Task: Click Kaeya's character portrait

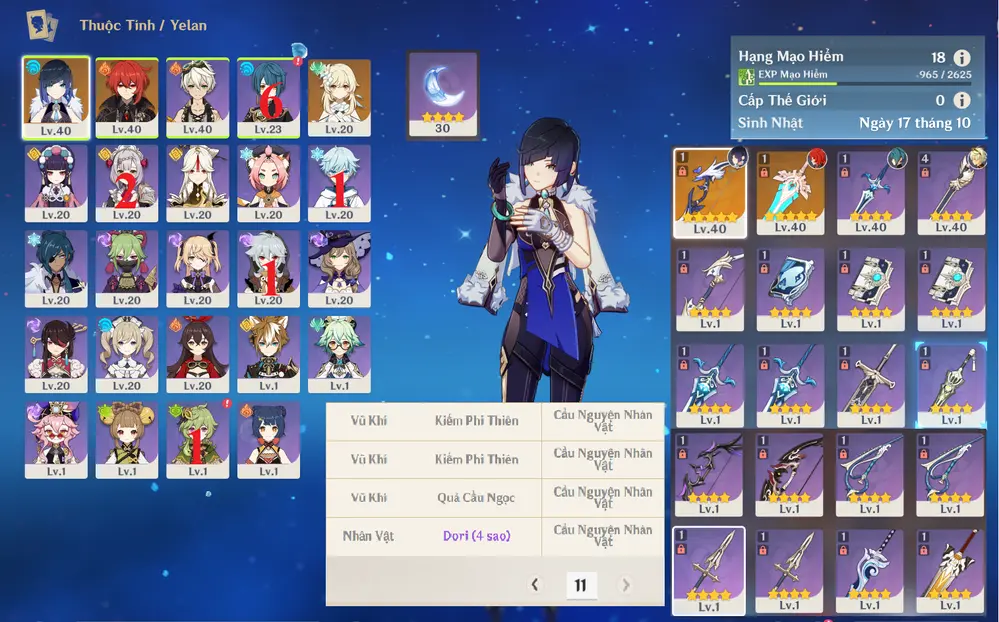Action: tap(56, 268)
